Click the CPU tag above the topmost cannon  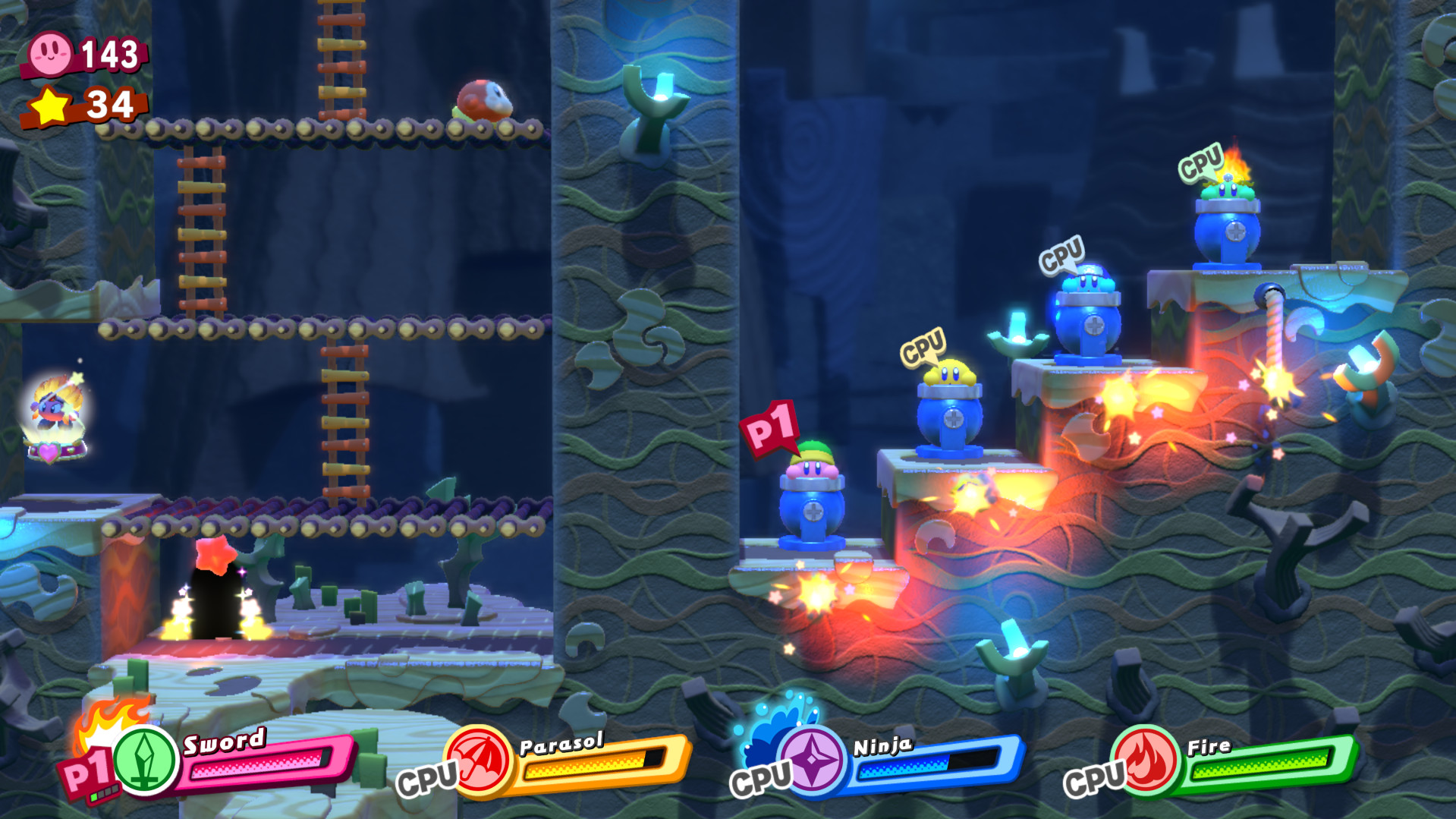(x=1200, y=162)
